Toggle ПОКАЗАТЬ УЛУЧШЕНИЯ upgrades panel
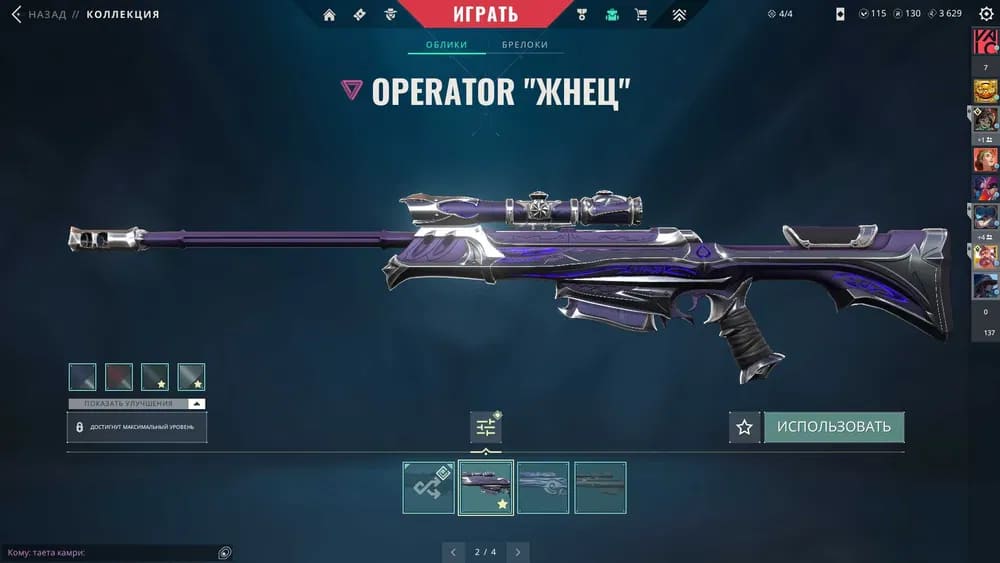1000x563 pixels. click(x=136, y=404)
